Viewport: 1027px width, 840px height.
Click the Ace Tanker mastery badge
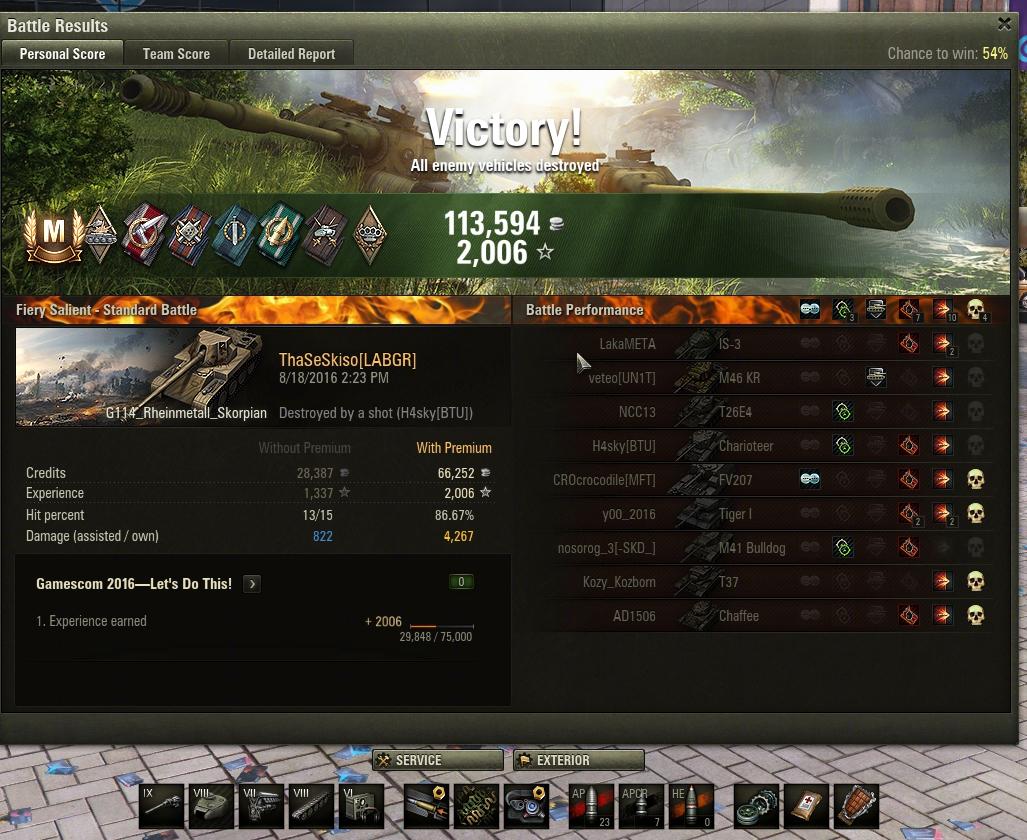click(52, 234)
